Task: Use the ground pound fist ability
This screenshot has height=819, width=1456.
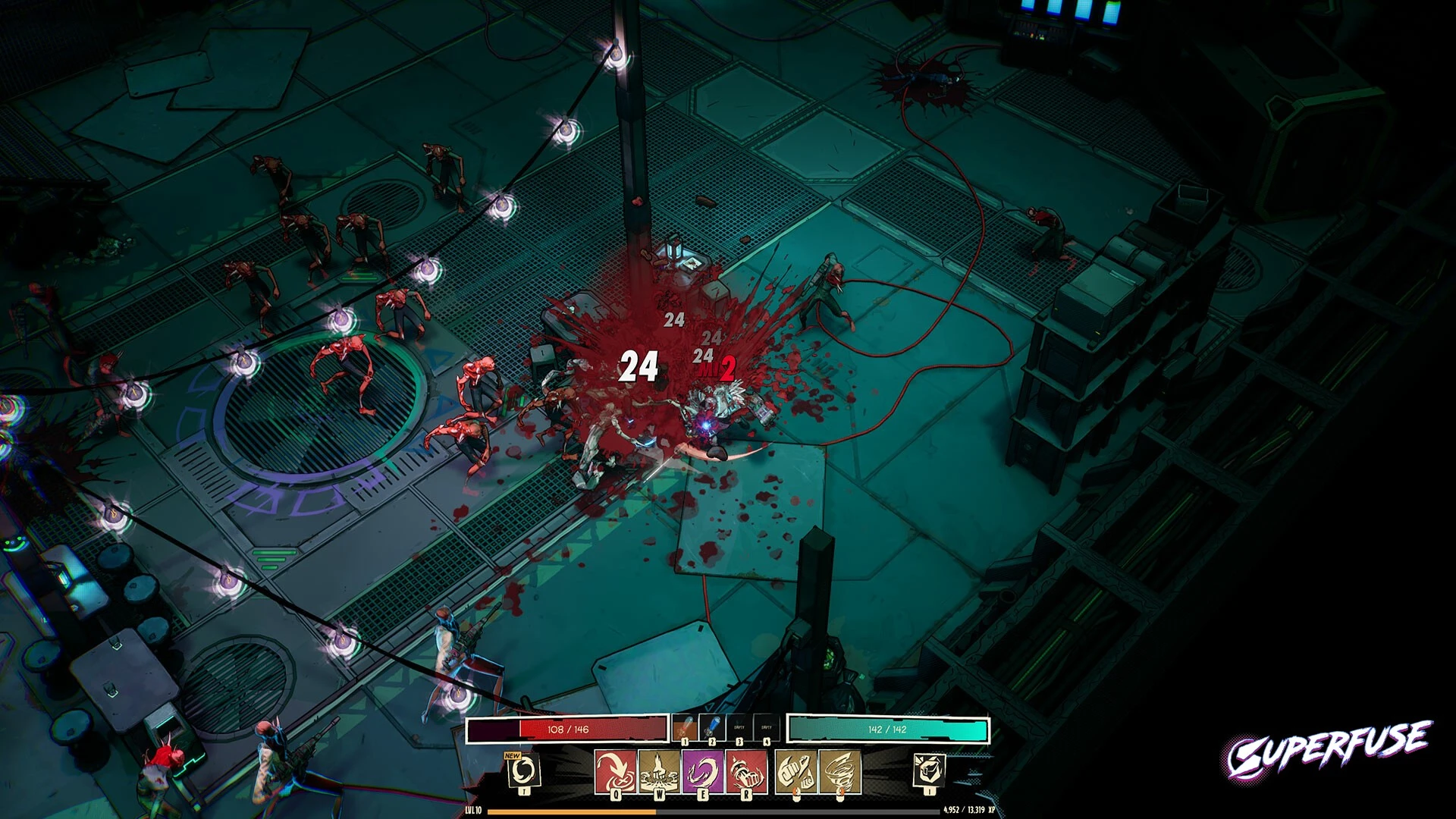Action: coord(658,771)
